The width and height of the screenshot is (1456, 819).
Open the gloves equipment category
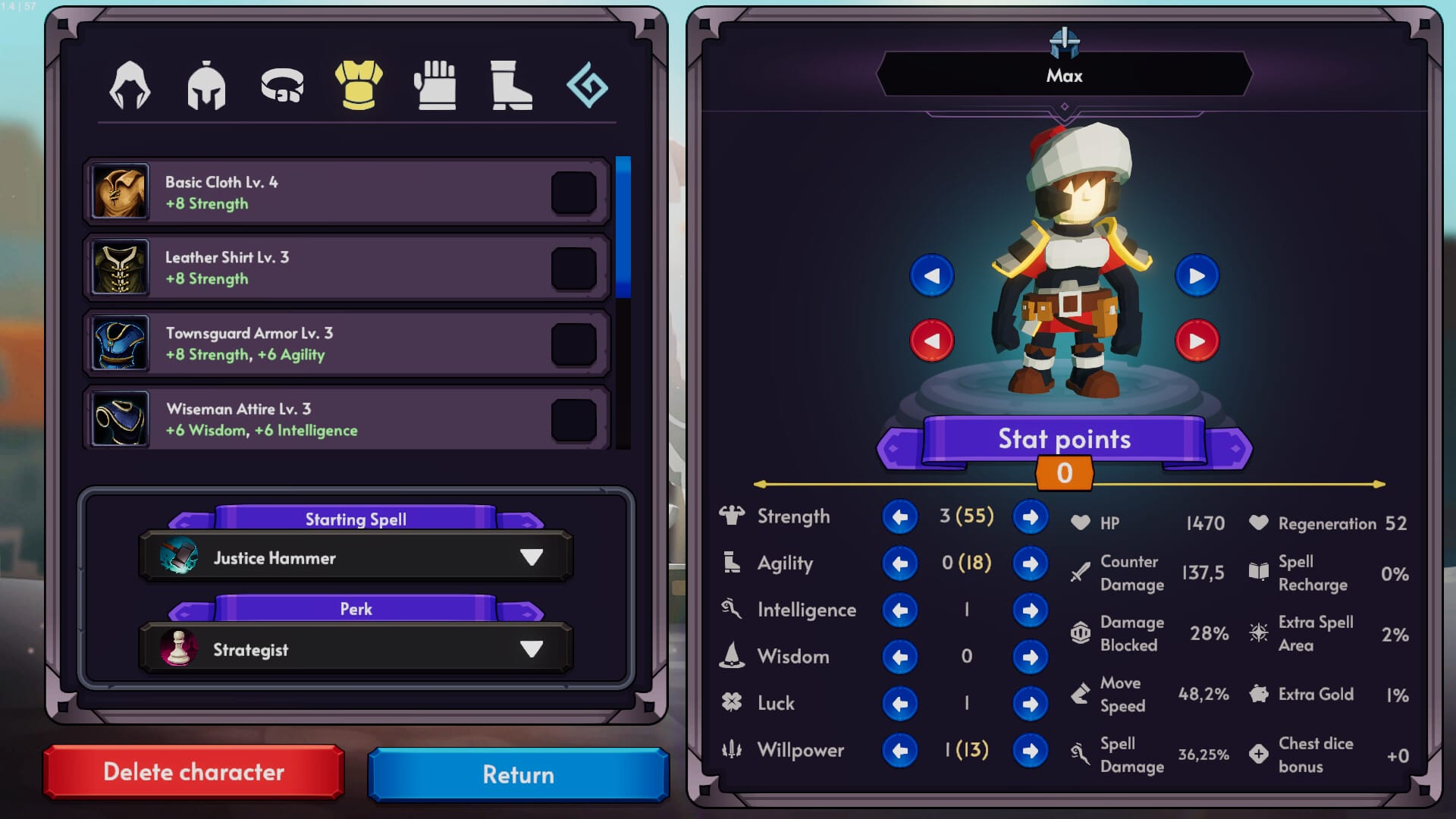(435, 87)
